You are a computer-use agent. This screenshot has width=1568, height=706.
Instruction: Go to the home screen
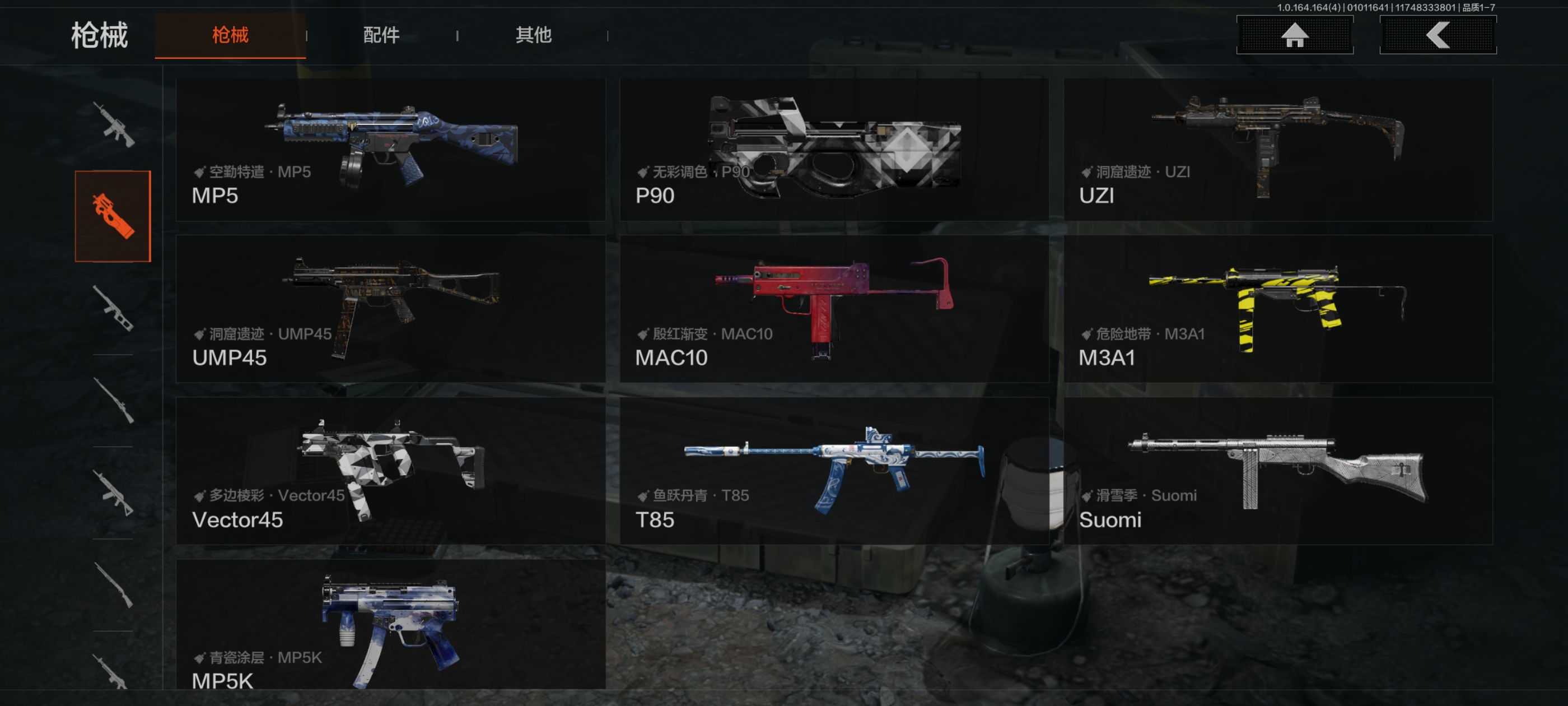point(1294,35)
